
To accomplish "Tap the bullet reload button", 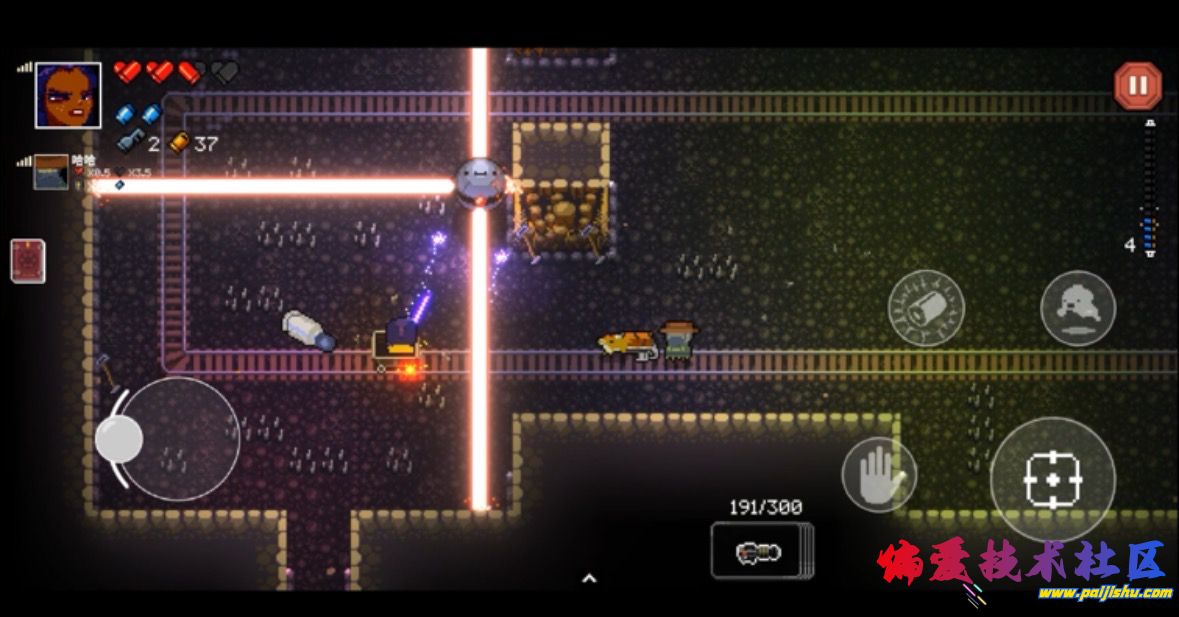I will [926, 308].
